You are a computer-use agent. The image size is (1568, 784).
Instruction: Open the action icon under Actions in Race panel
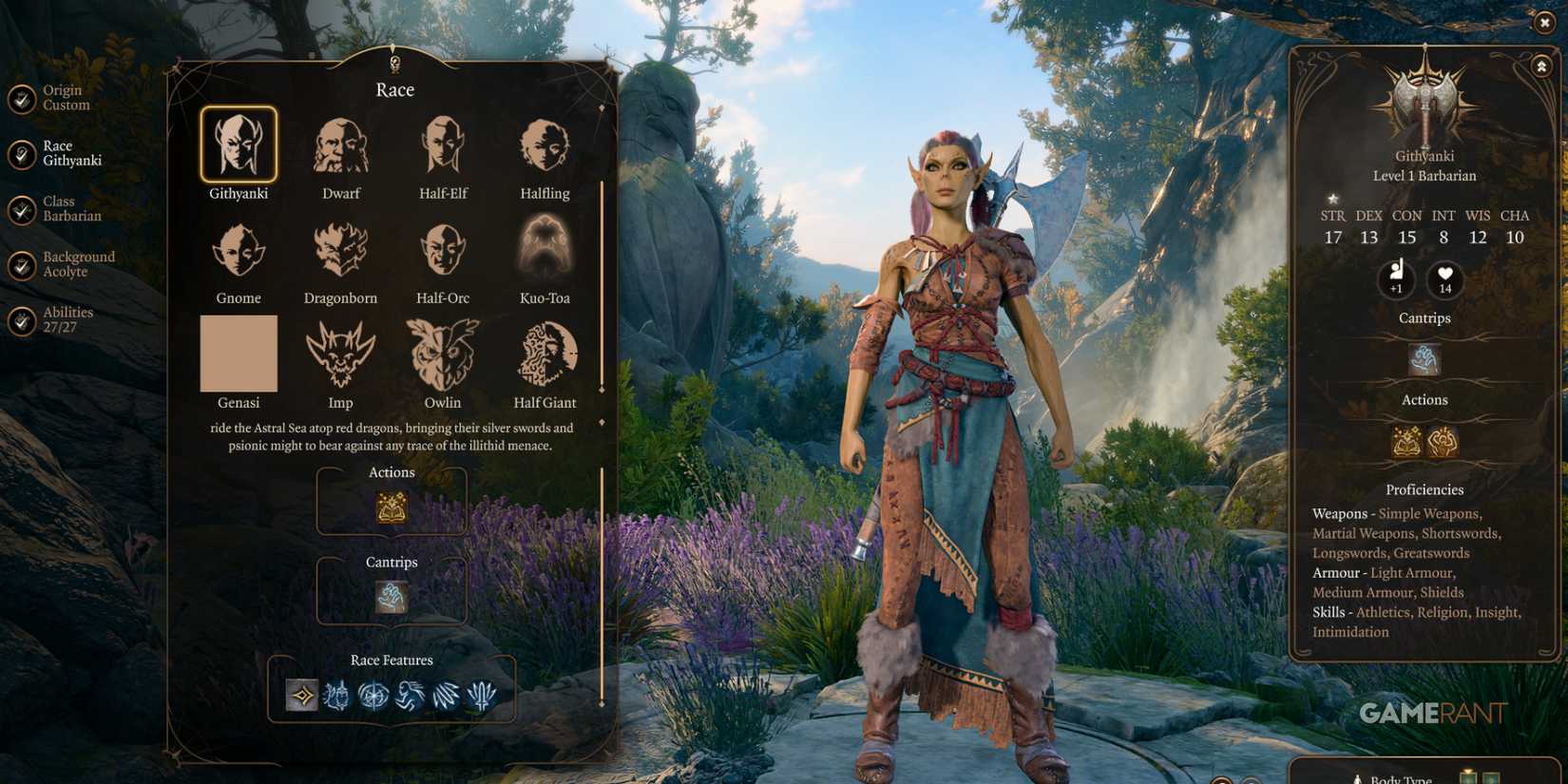point(392,509)
